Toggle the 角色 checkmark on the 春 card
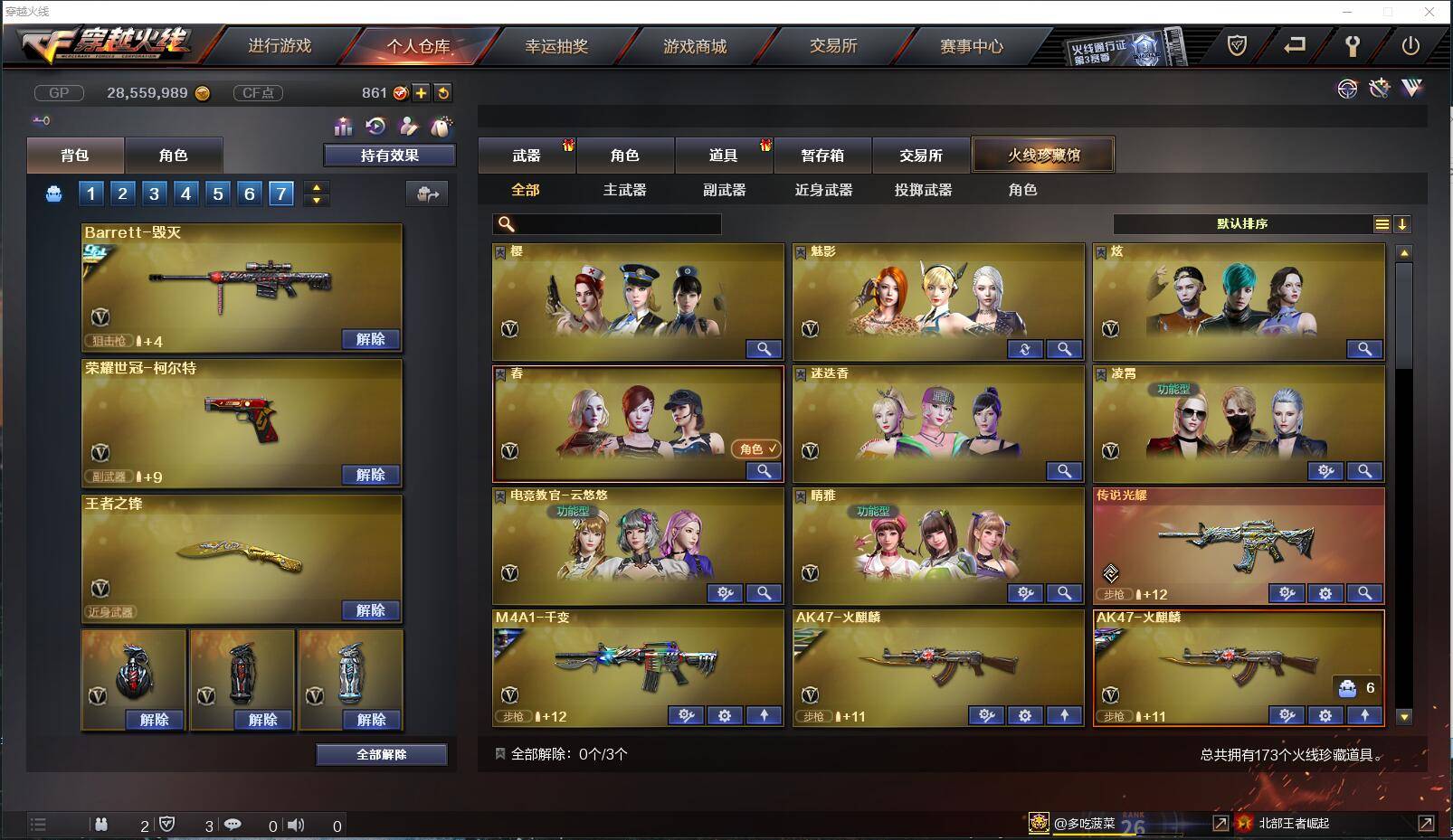The width and height of the screenshot is (1453, 840). 755,448
